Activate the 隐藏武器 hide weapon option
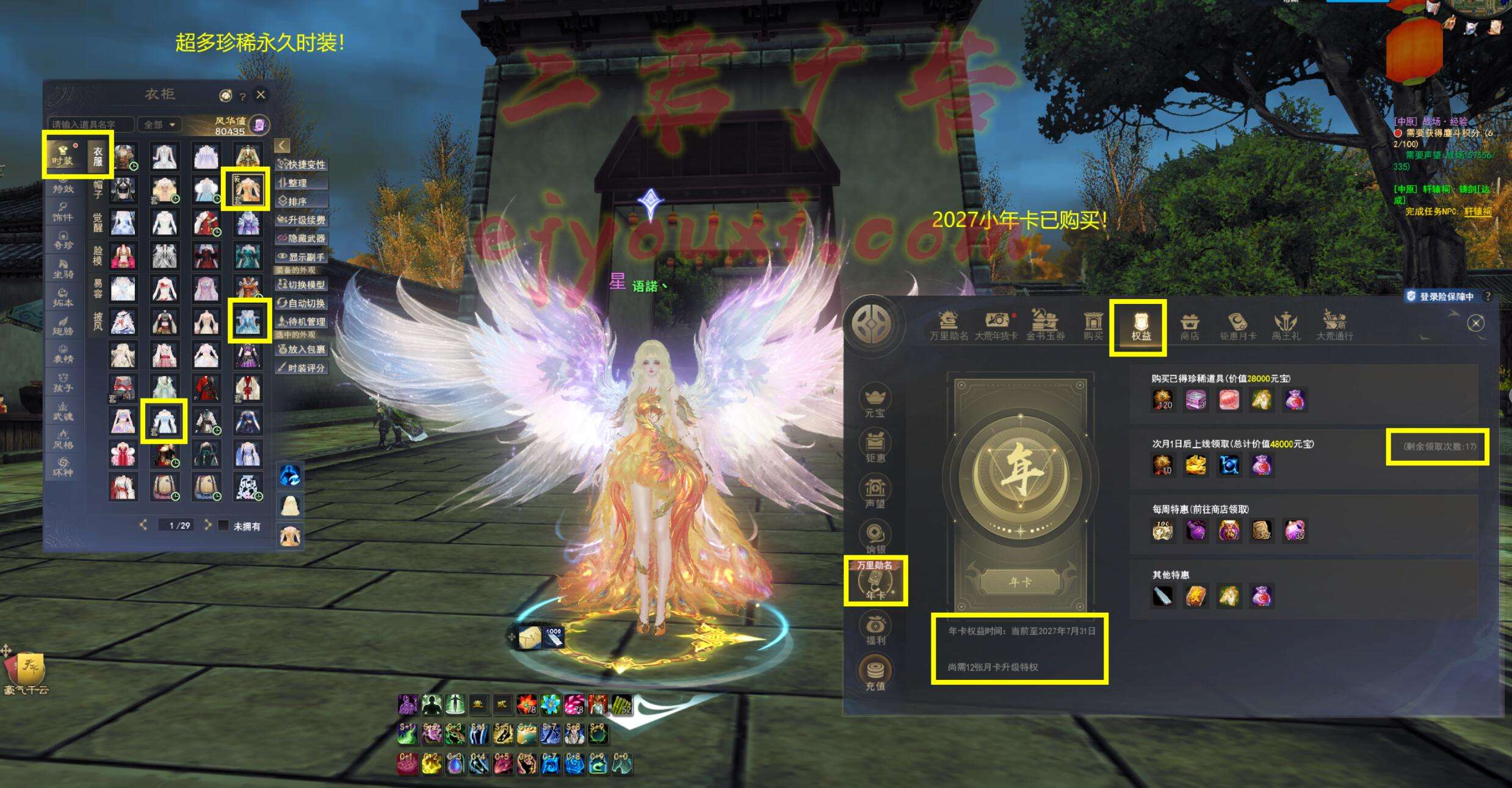 tap(302, 239)
